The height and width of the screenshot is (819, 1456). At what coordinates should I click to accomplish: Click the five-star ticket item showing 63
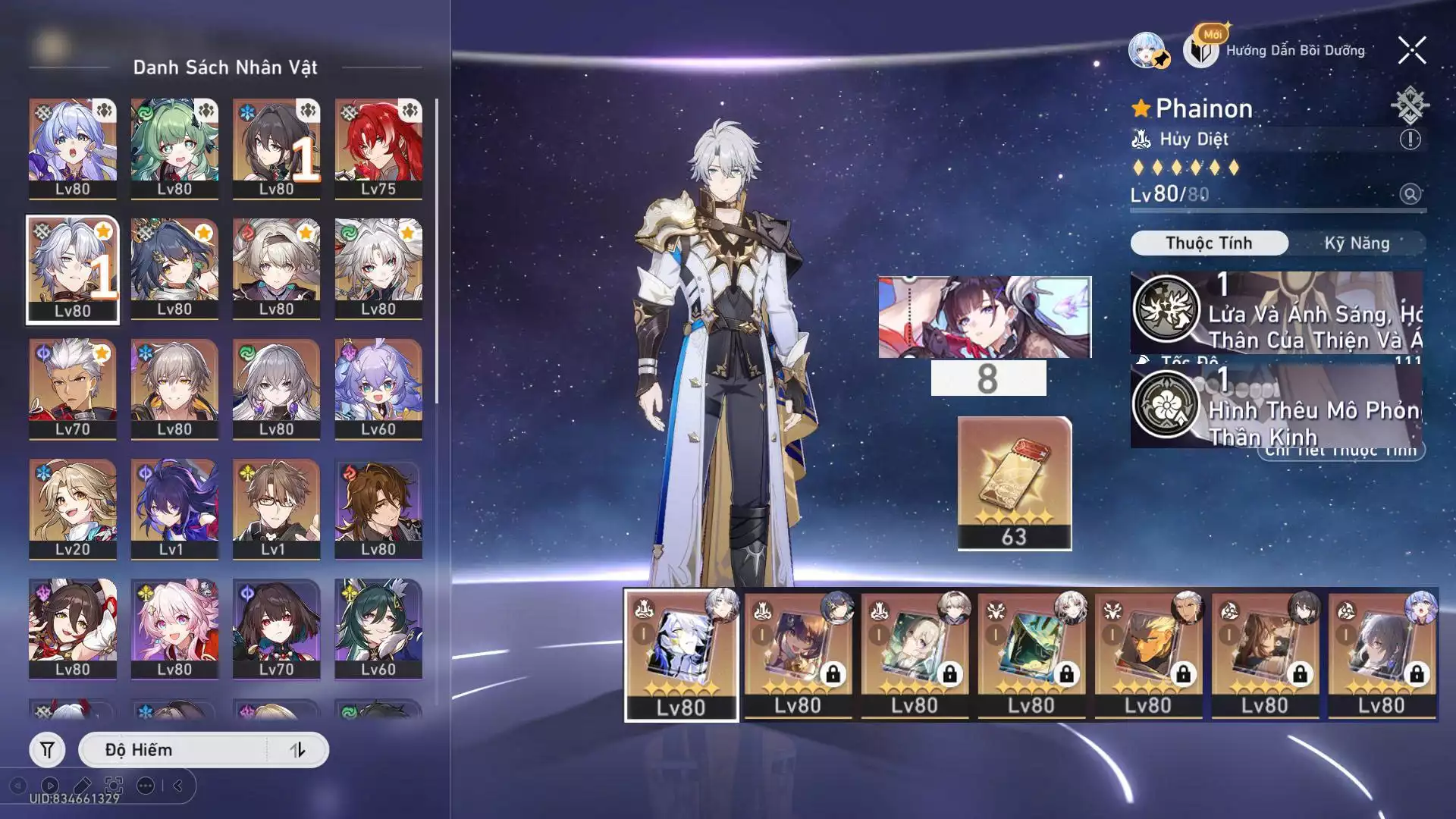(x=1014, y=483)
